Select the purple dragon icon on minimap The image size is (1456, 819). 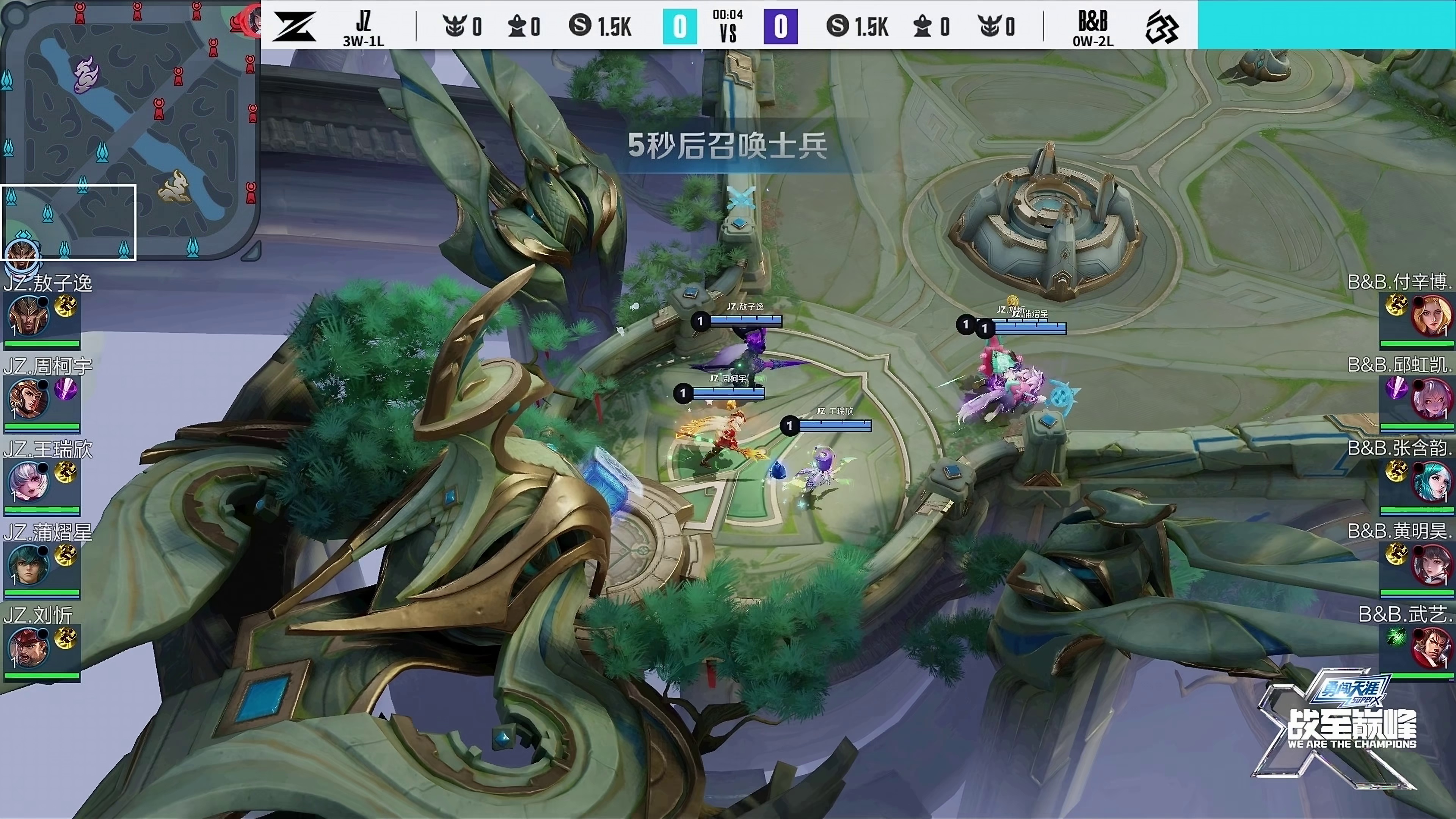coord(87,75)
